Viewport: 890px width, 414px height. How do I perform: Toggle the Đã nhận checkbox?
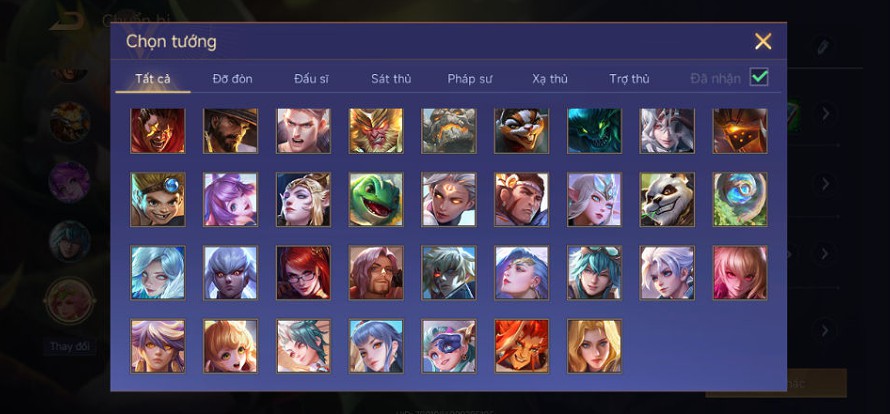pos(759,78)
